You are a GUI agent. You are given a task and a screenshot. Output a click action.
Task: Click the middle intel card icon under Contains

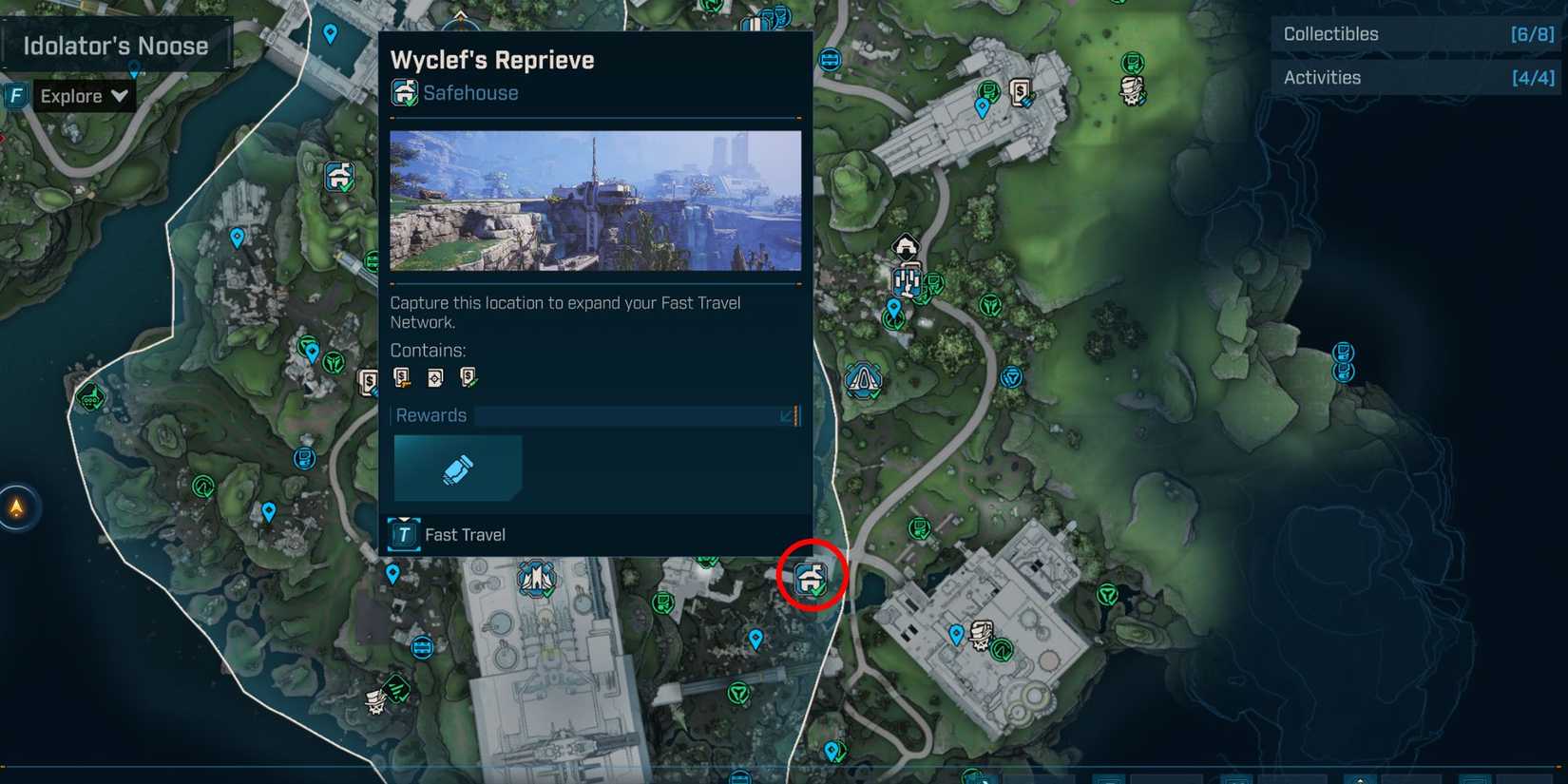pos(435,377)
